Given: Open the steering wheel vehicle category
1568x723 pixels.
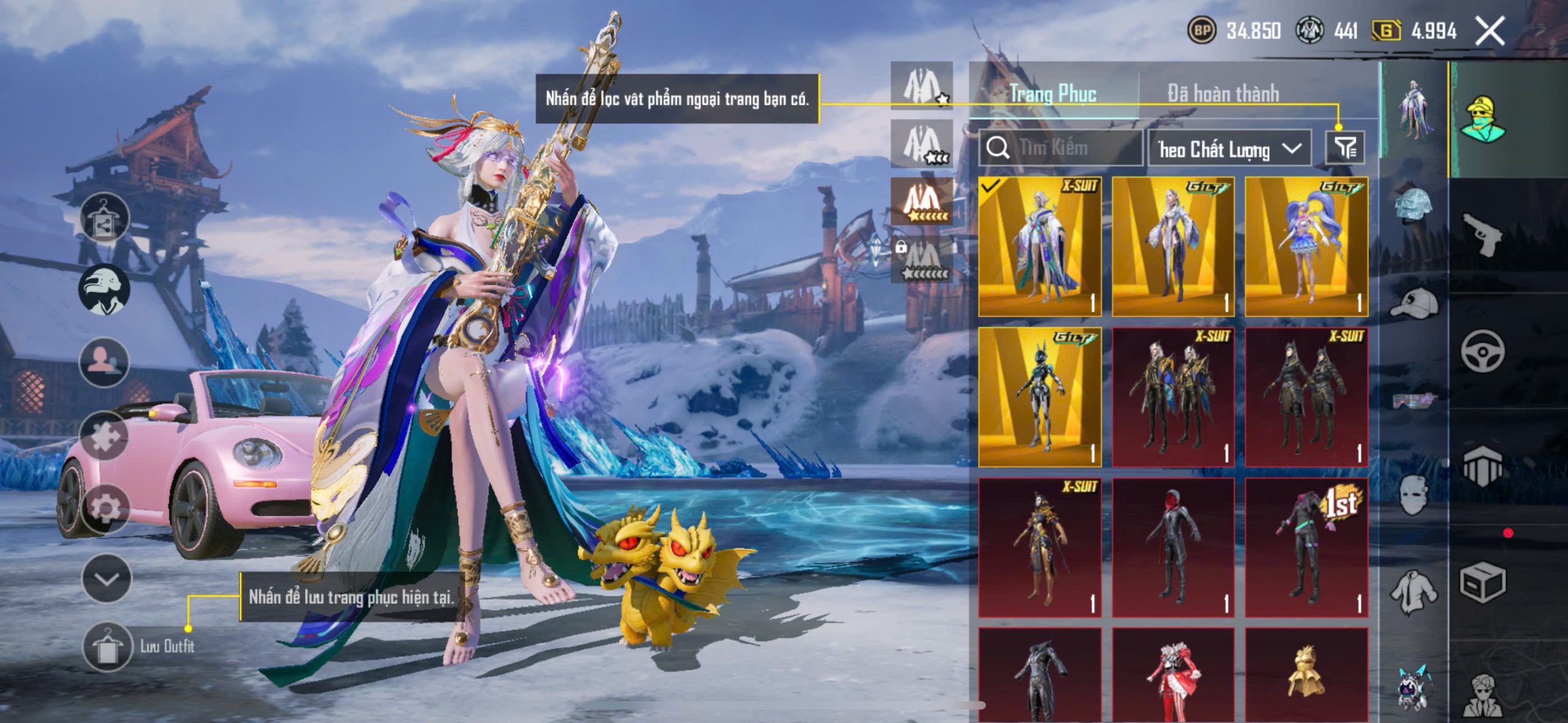Looking at the screenshot, I should (1482, 351).
